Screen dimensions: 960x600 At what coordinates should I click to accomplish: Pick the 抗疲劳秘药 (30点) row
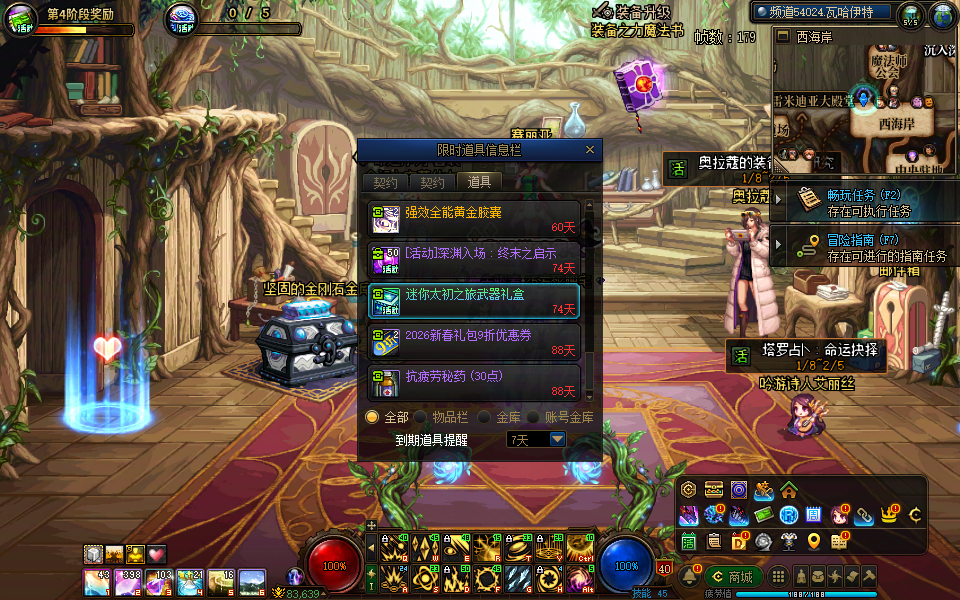click(474, 381)
